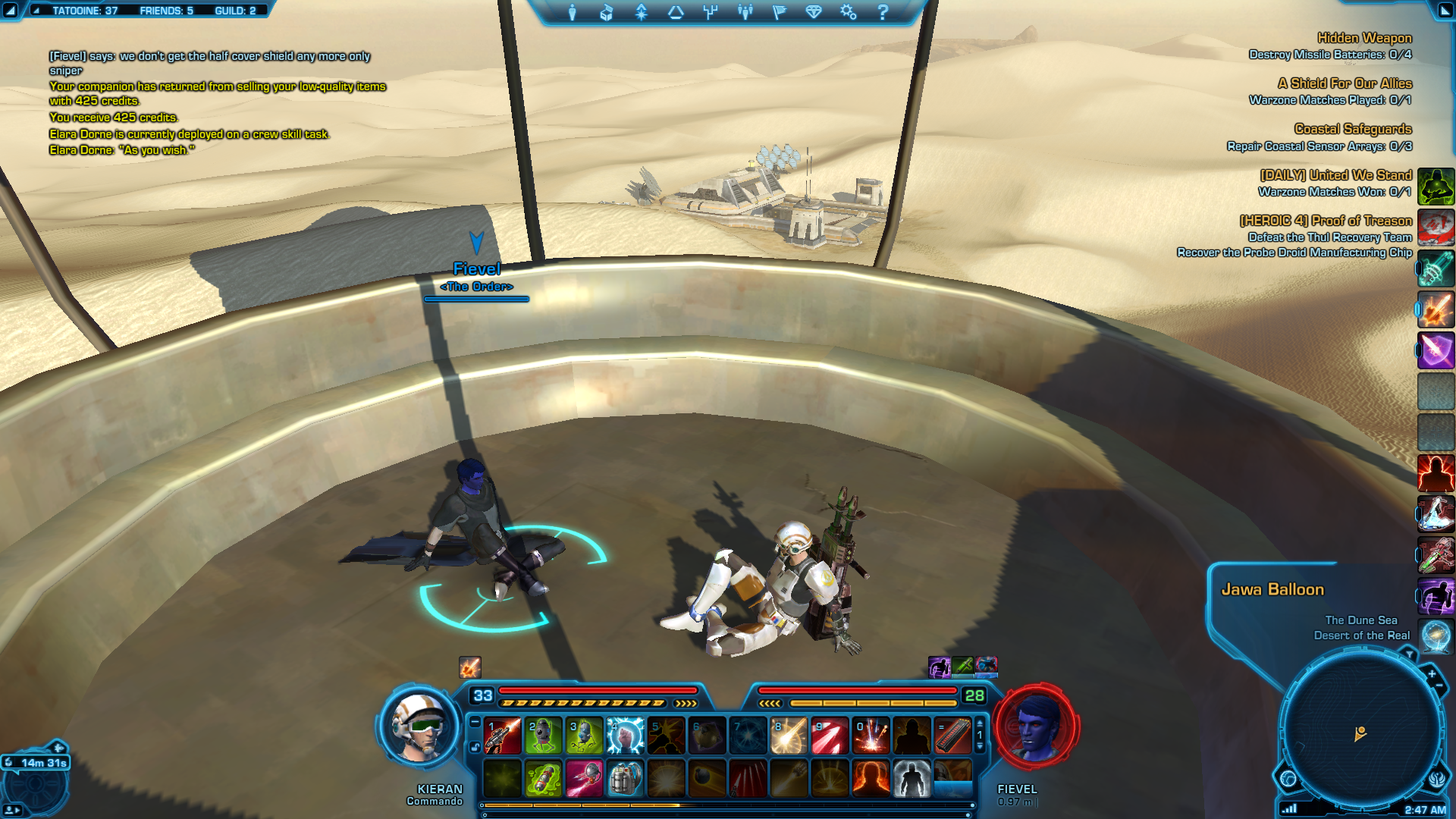Select the green medpac canister slot
Image resolution: width=1456 pixels, height=819 pixels.
tap(543, 779)
